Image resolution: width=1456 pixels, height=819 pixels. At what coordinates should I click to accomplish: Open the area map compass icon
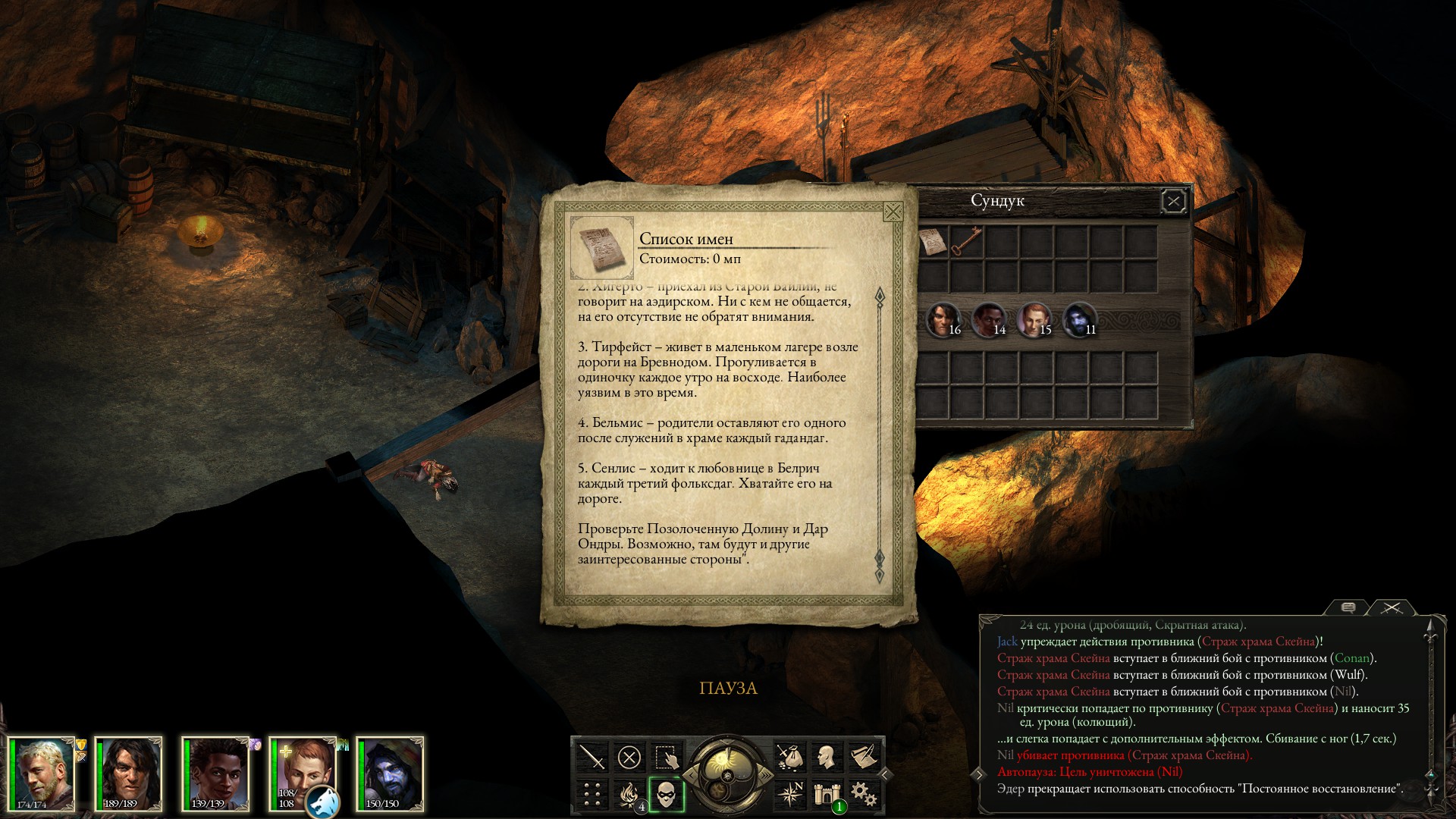point(789,794)
